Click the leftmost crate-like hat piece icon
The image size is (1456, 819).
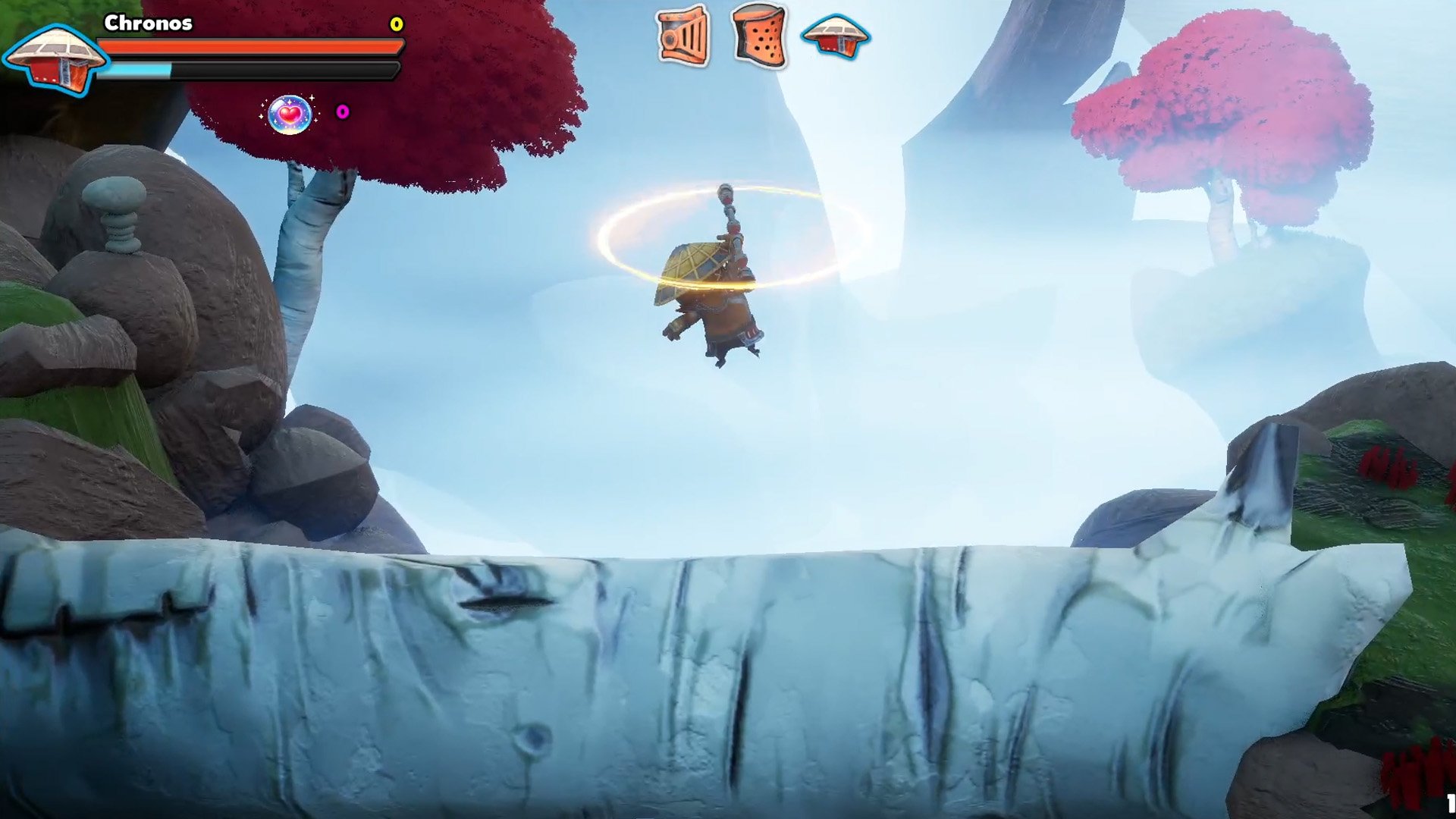click(680, 34)
